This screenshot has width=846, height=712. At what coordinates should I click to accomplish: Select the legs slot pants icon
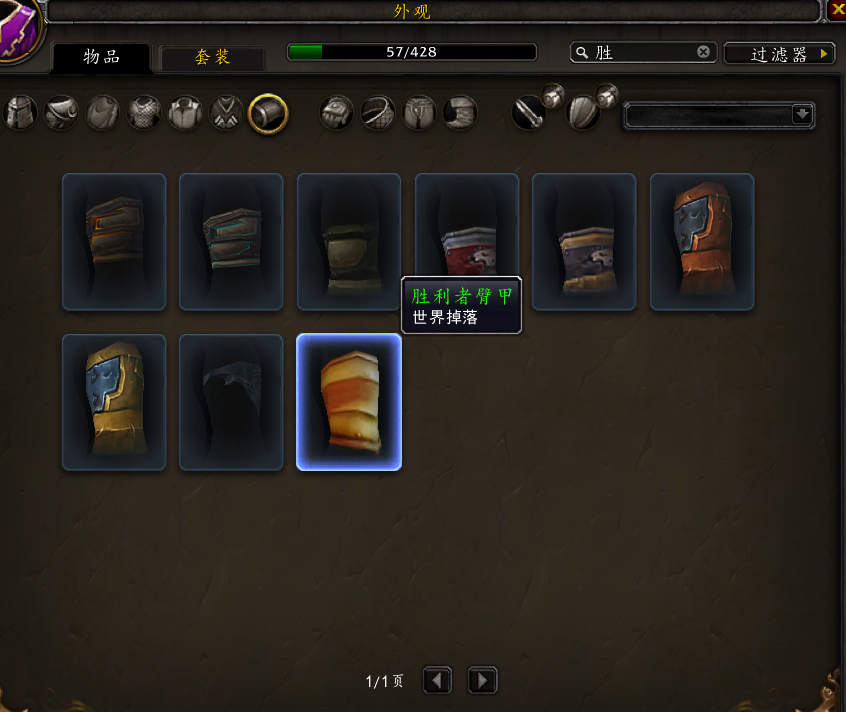(419, 113)
